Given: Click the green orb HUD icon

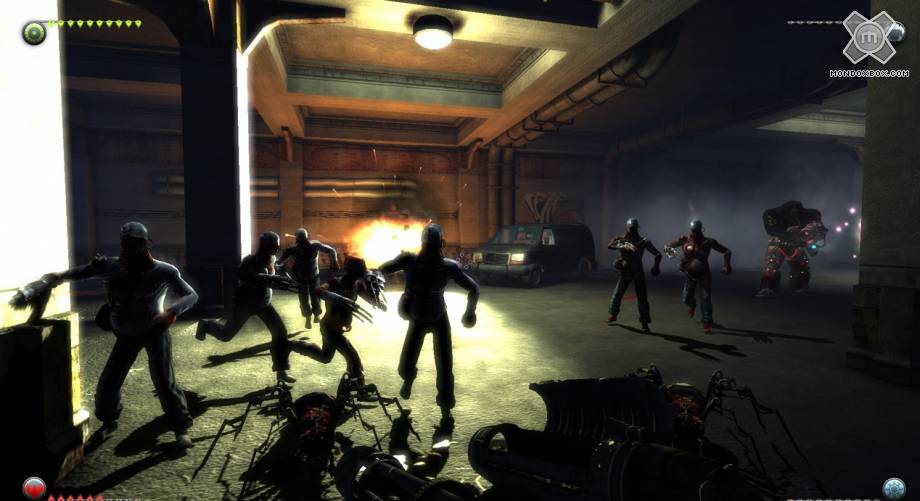Looking at the screenshot, I should 34,32.
